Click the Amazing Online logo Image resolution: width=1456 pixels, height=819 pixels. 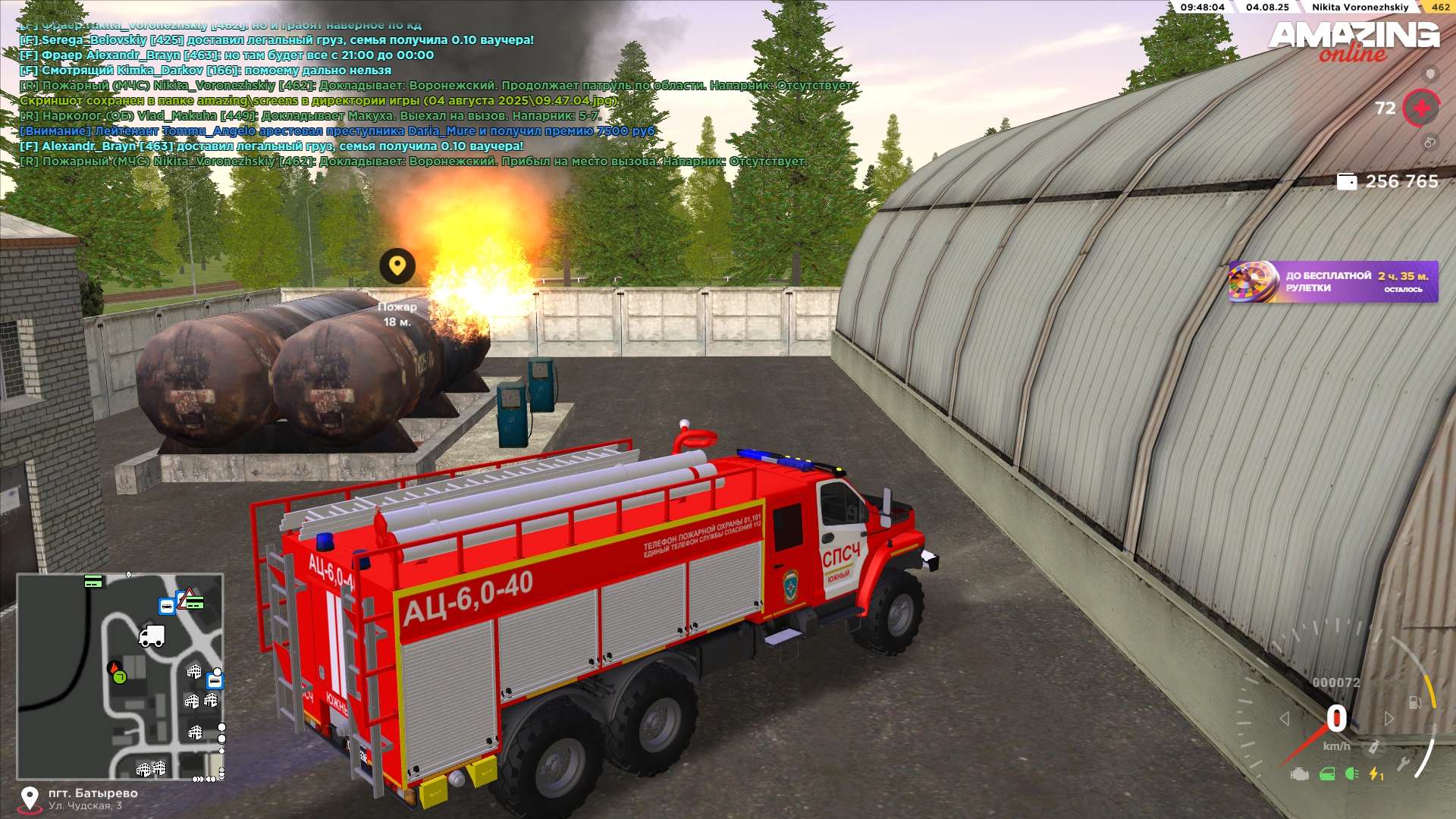[1354, 41]
